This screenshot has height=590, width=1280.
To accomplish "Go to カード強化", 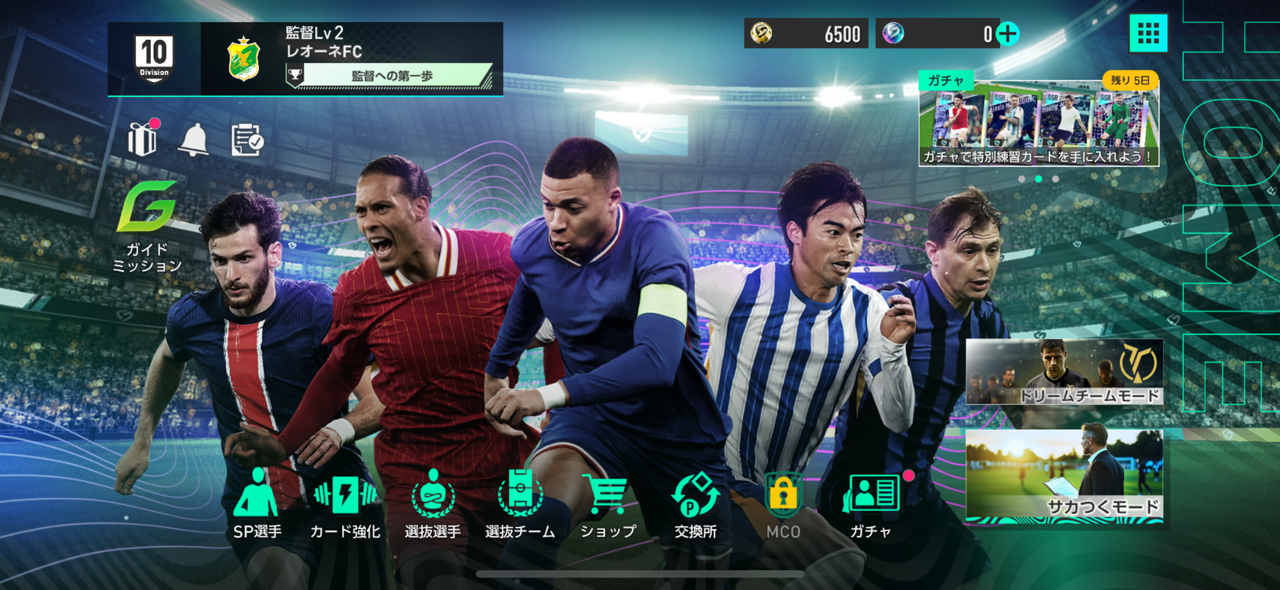I will (x=345, y=505).
